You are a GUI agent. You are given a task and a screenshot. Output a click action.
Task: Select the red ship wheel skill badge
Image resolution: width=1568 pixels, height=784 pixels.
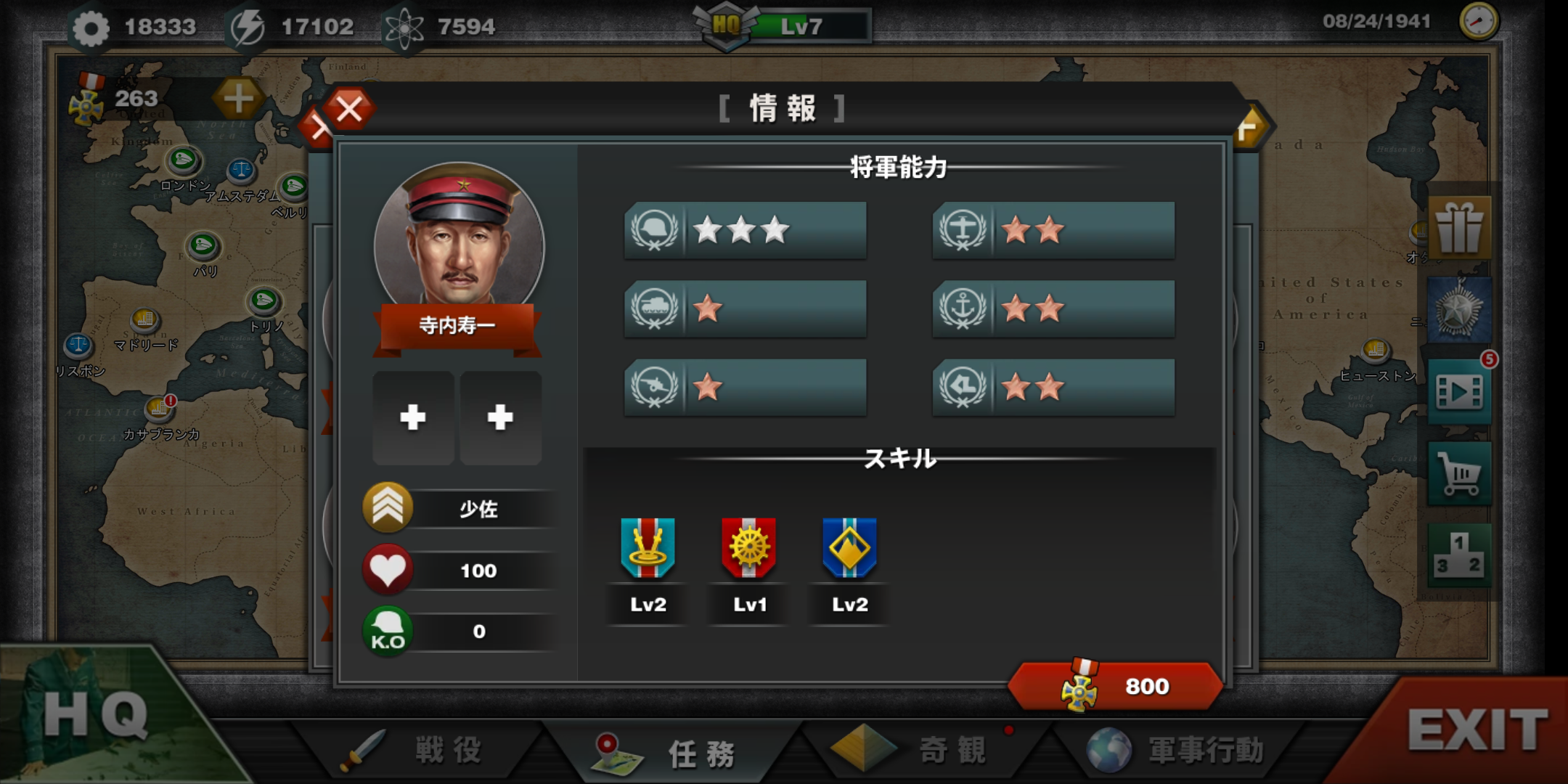tap(749, 549)
